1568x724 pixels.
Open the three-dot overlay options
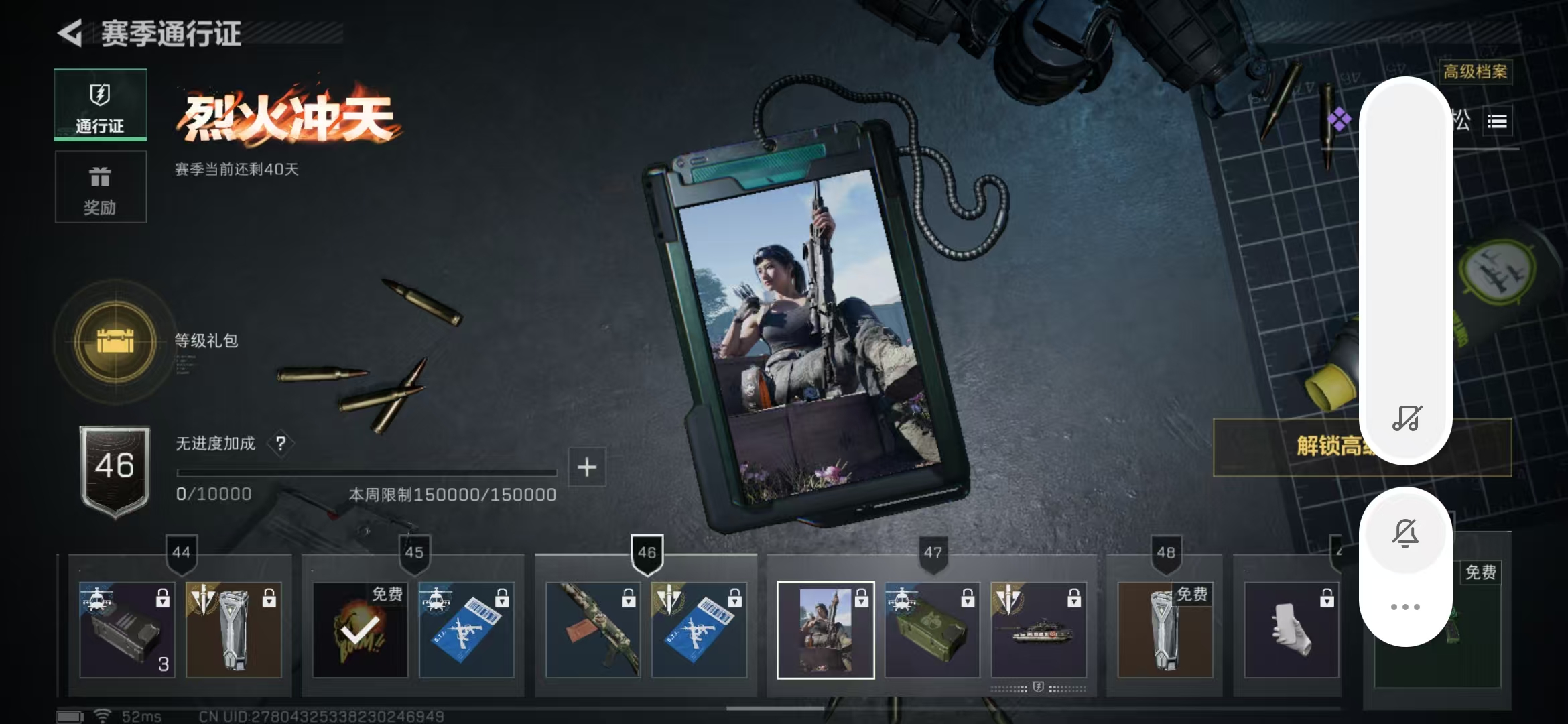click(1406, 607)
